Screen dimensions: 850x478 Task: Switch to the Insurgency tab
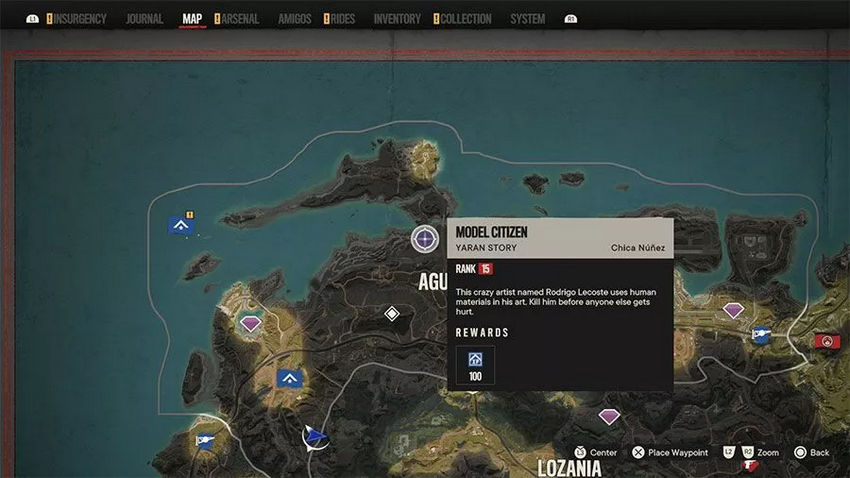(x=82, y=19)
